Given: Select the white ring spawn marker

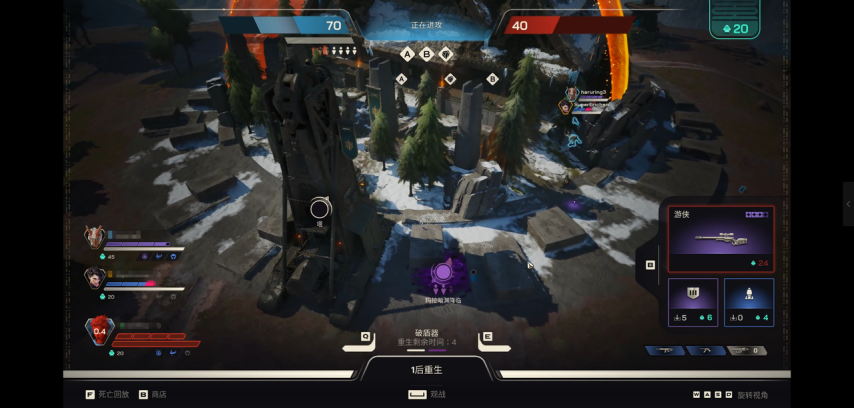Looking at the screenshot, I should pos(320,208).
